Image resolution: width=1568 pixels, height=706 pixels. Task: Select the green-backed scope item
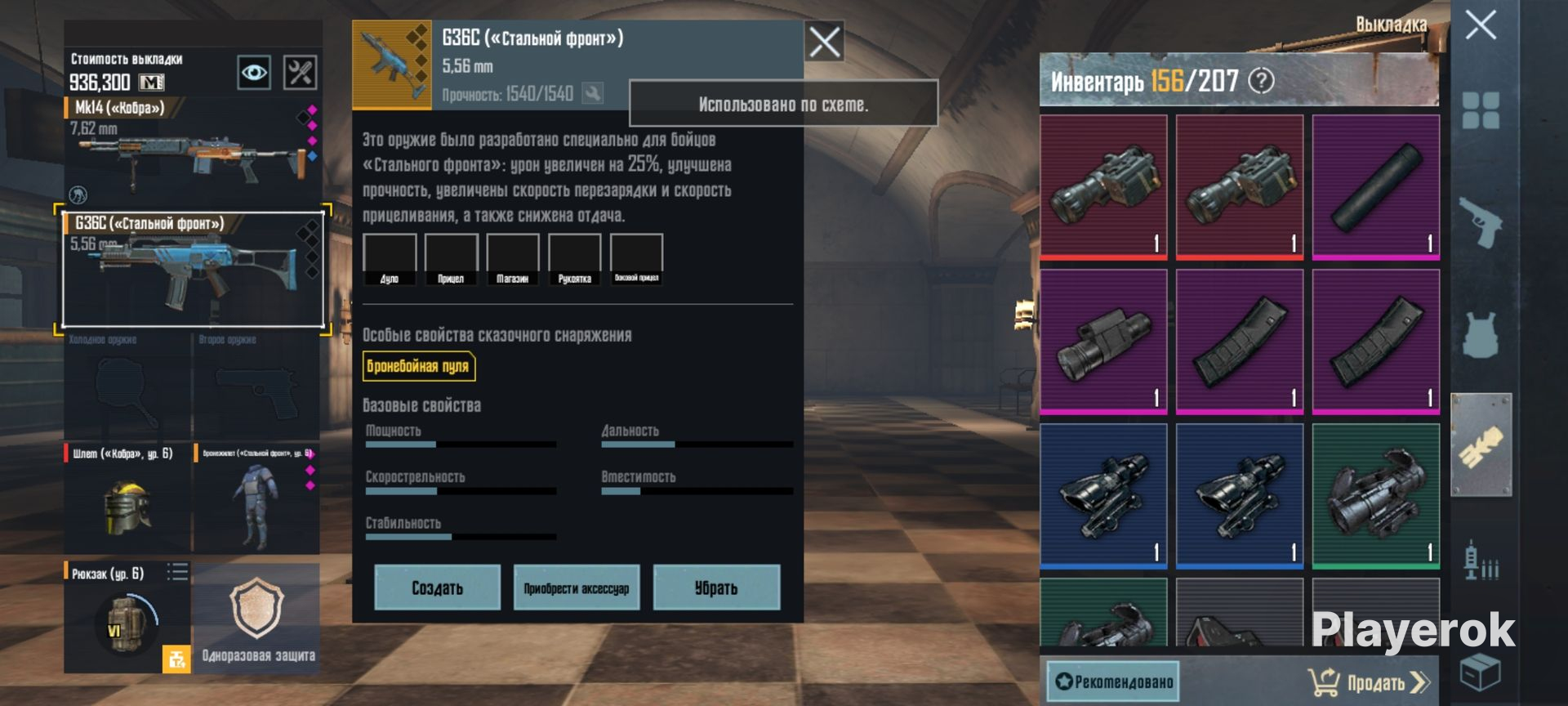tap(1375, 495)
